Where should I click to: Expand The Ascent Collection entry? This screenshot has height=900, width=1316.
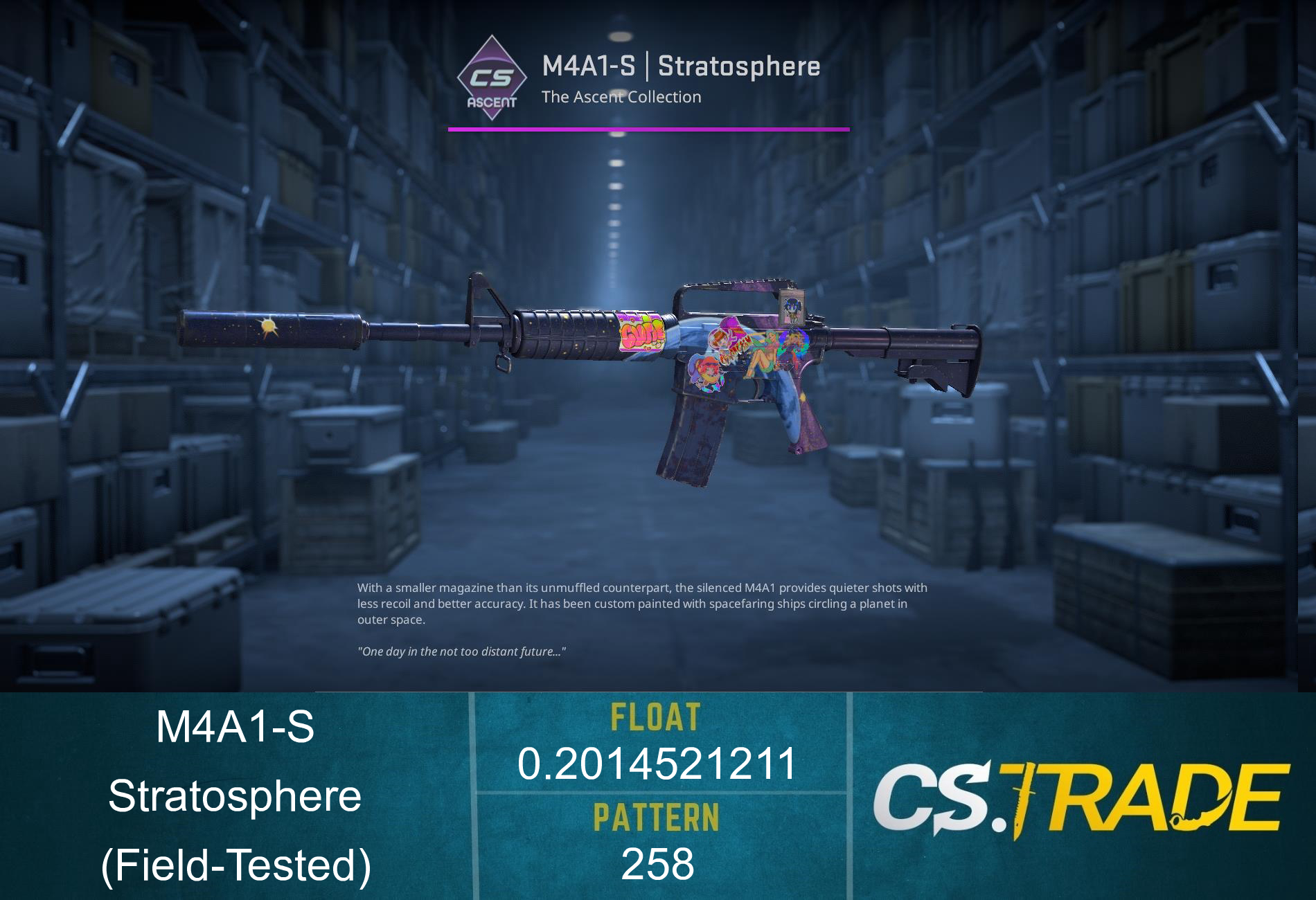pos(621,98)
